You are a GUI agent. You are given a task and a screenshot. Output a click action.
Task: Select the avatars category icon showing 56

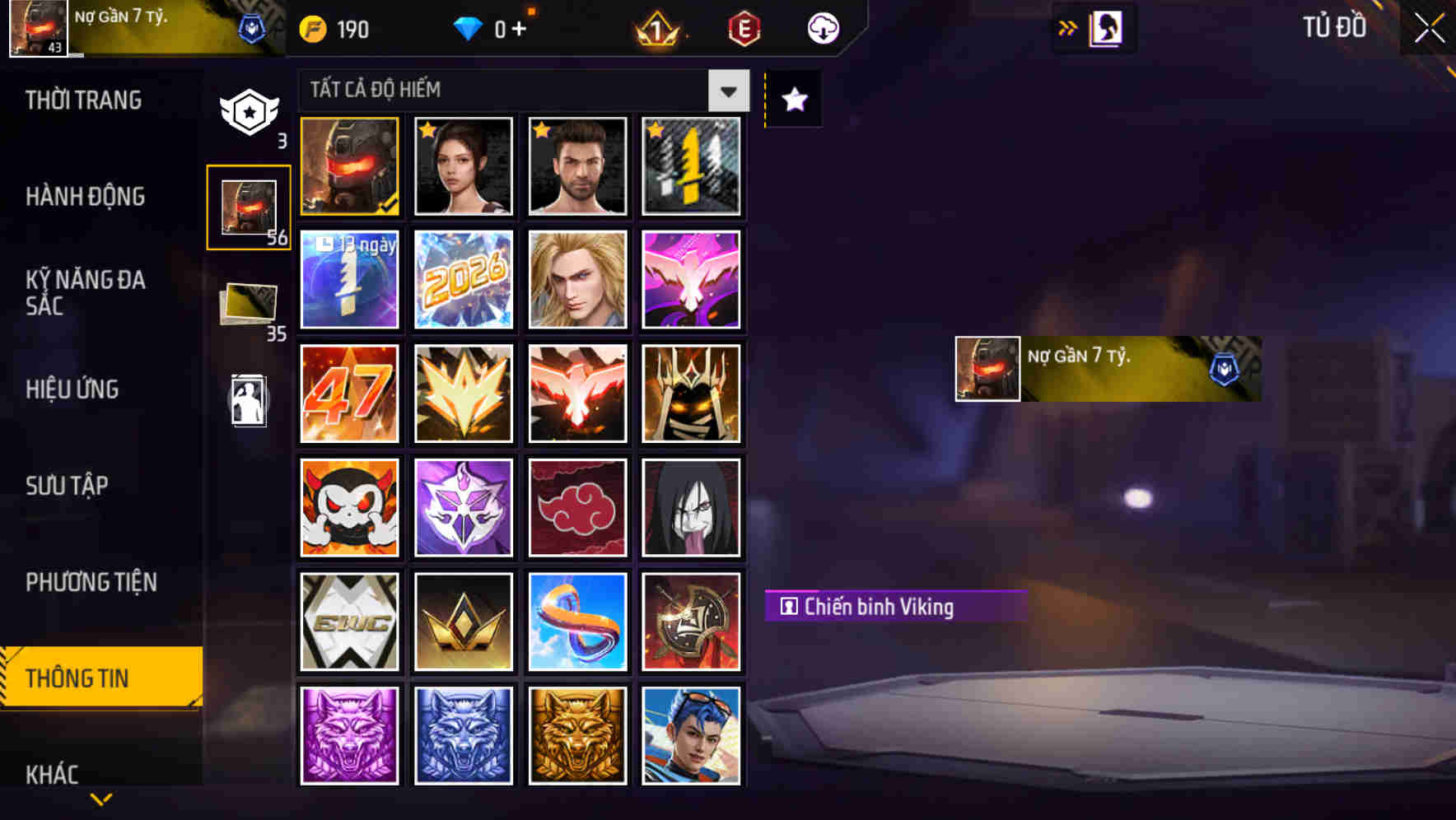(x=247, y=206)
